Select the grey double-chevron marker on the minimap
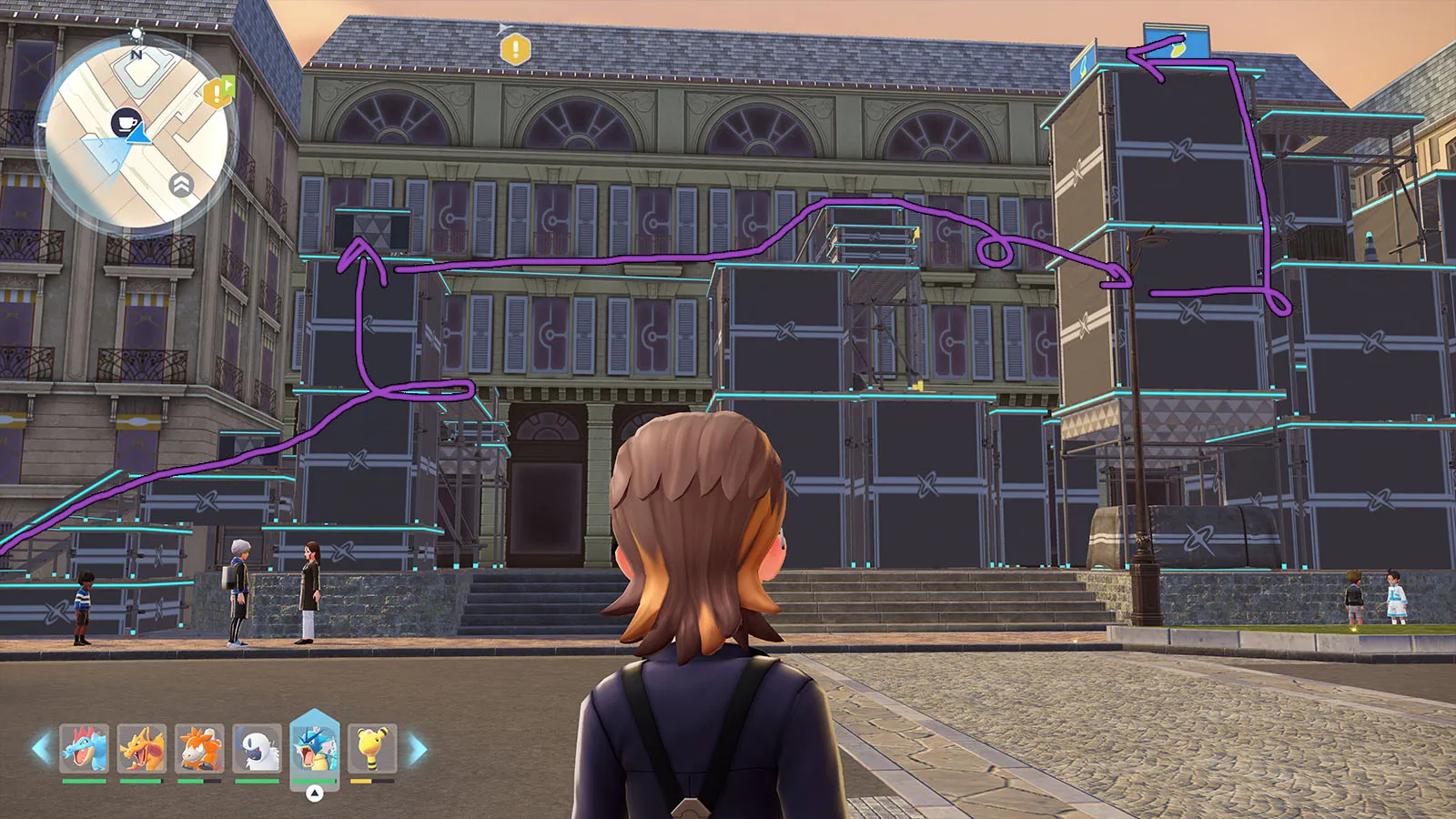 point(181,186)
